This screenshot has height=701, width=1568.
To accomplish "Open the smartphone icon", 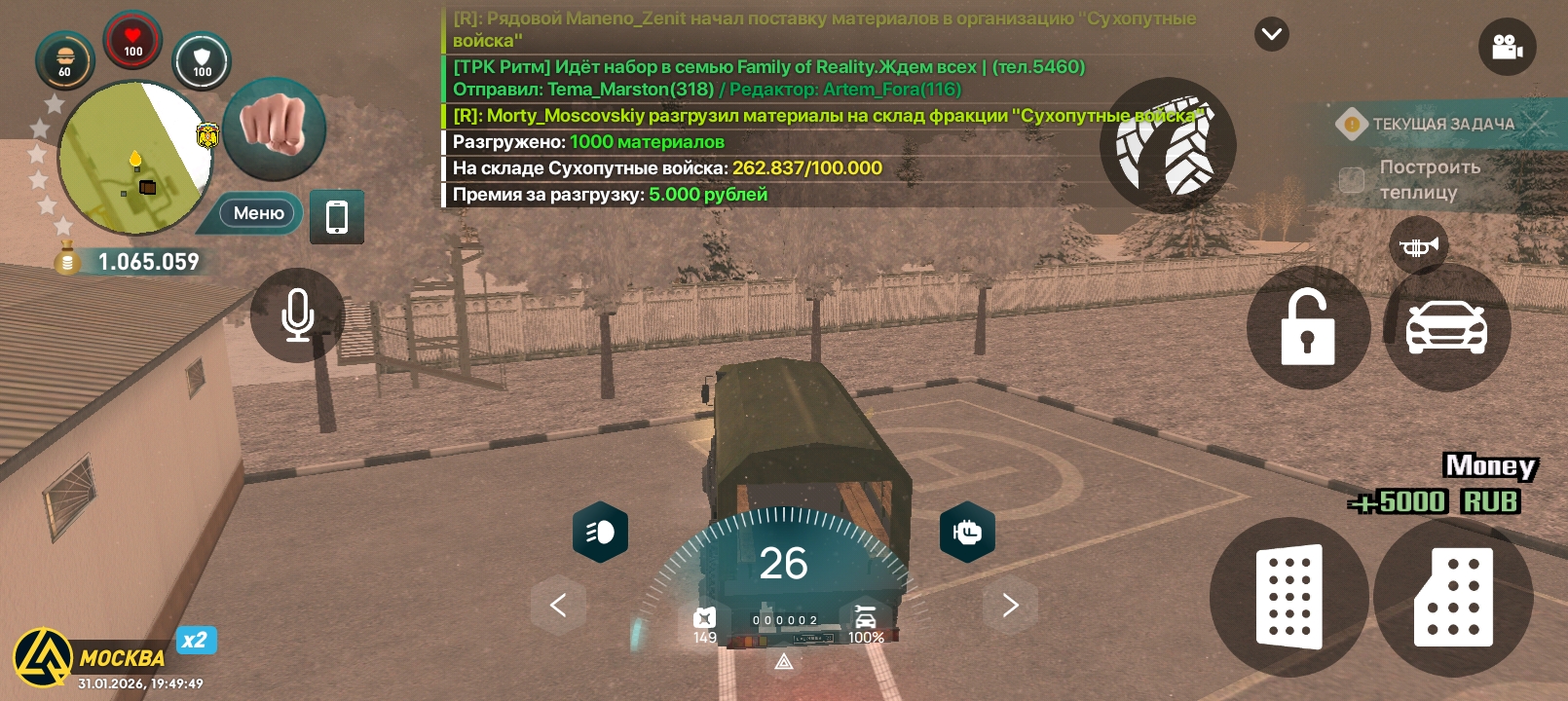I will point(337,216).
